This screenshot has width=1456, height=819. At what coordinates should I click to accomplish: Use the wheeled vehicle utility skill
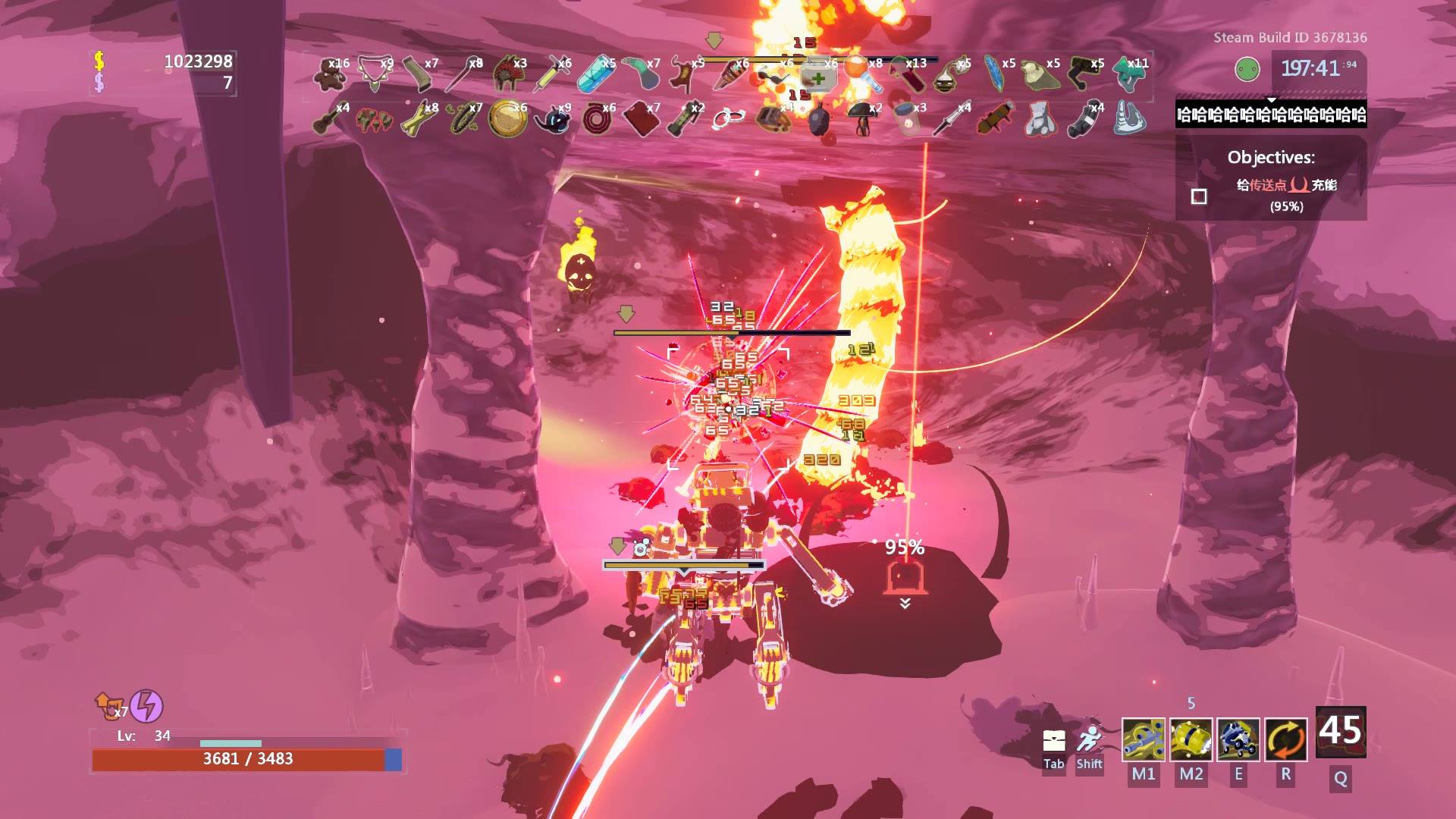coord(1238,739)
